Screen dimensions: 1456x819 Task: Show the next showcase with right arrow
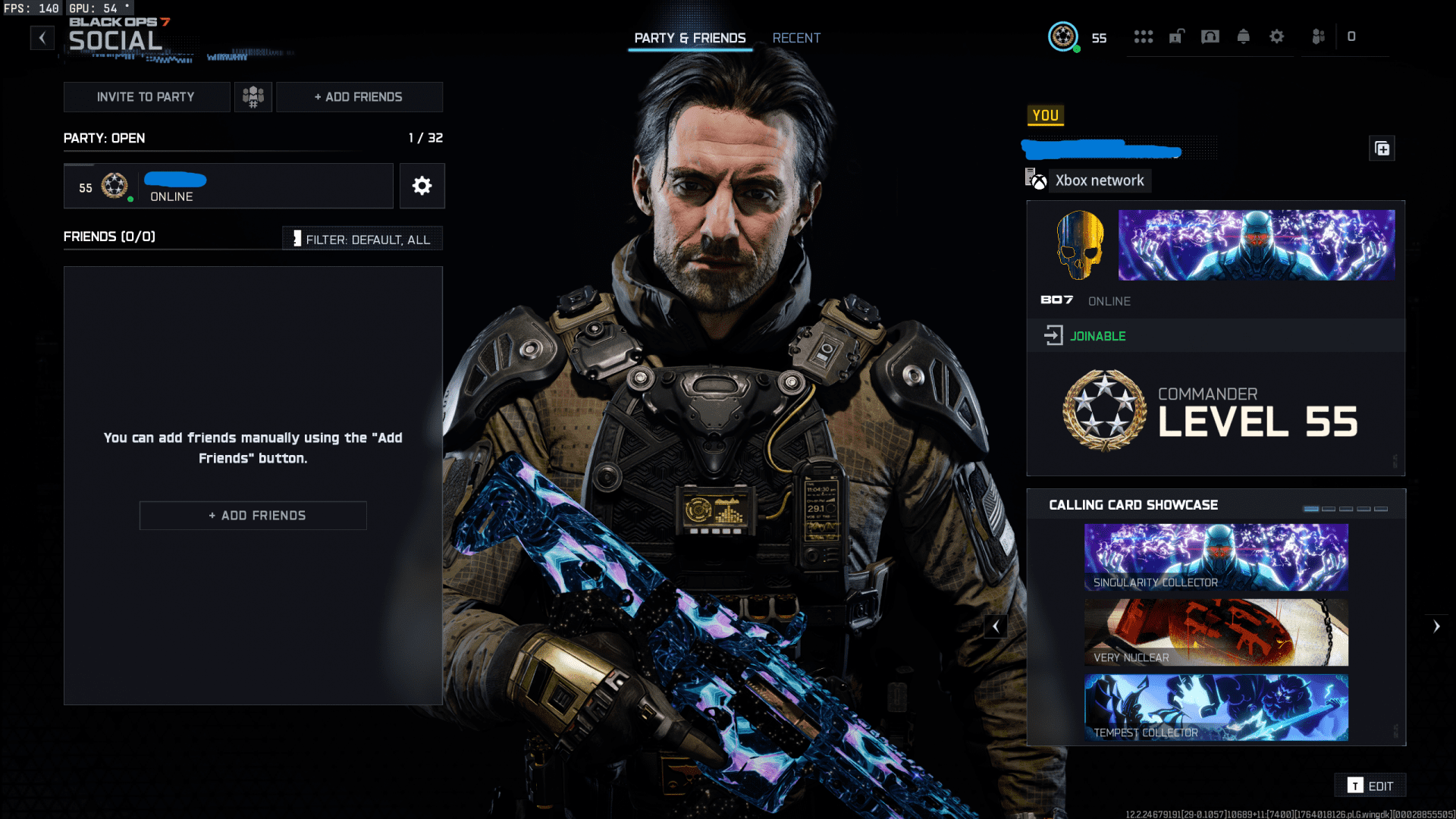(1436, 626)
